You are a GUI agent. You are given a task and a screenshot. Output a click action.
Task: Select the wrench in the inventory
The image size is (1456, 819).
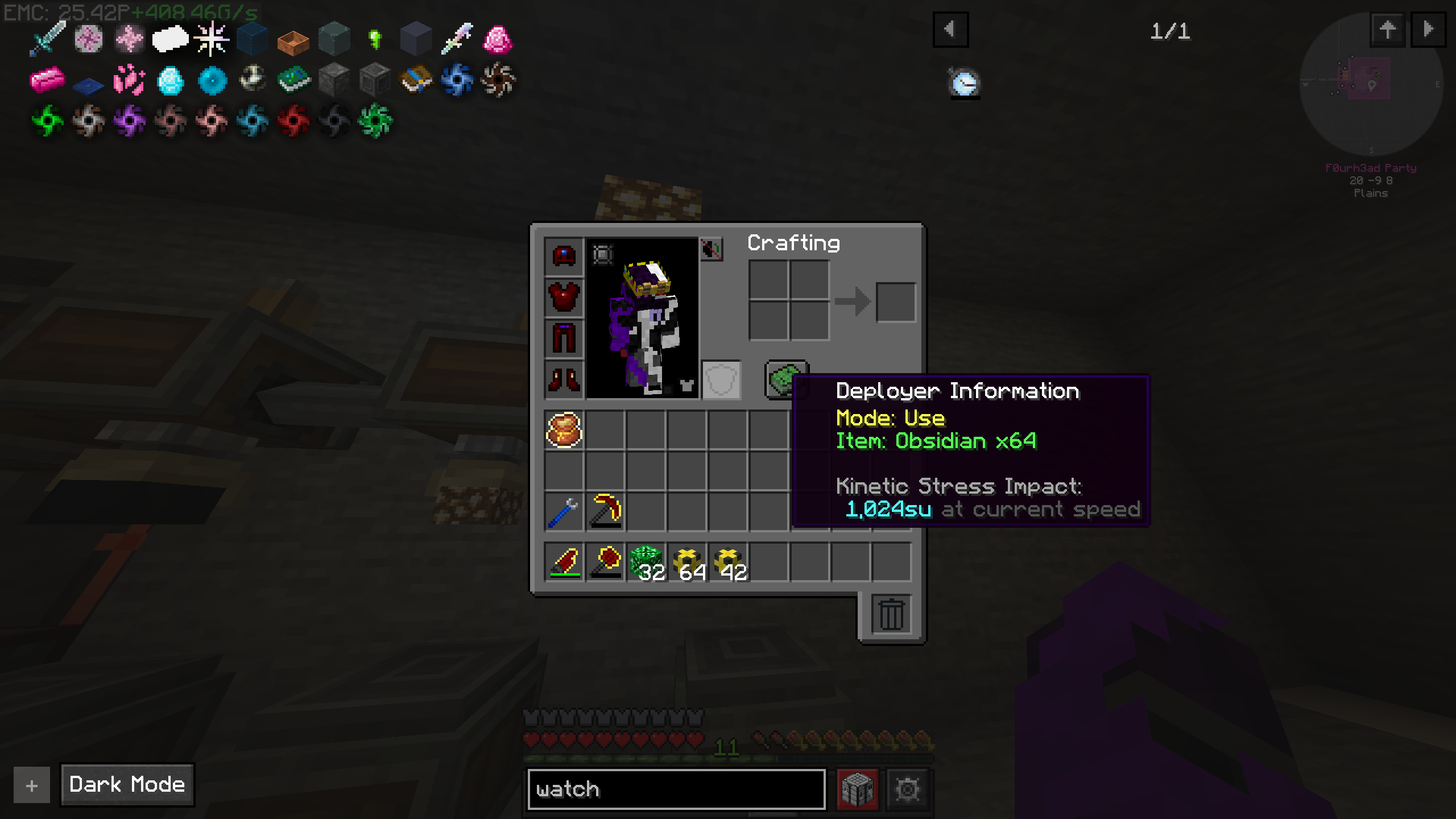tap(562, 510)
